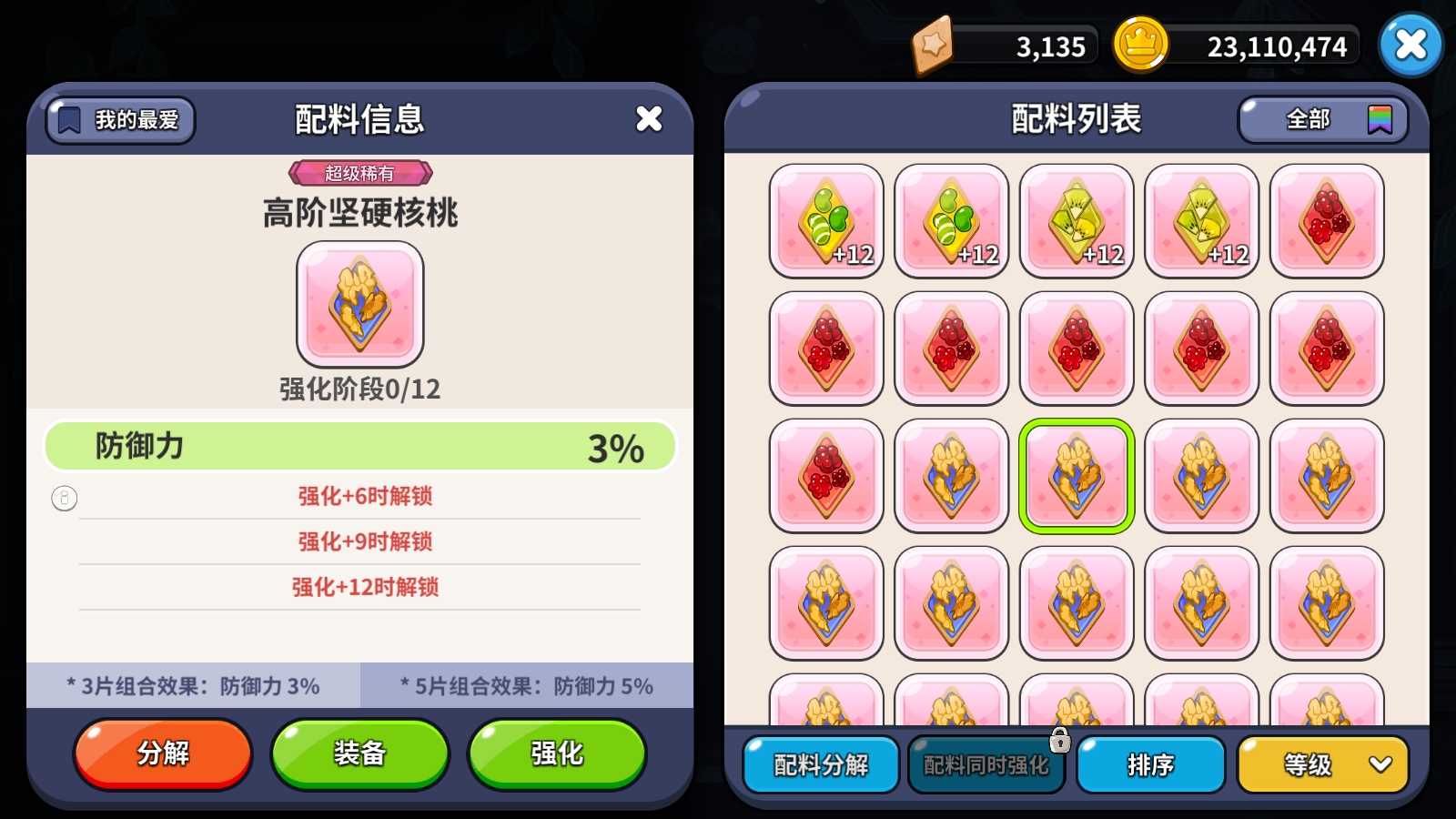Open the 等级 sorting dropdown
This screenshot has width=1456, height=819.
click(x=1321, y=765)
